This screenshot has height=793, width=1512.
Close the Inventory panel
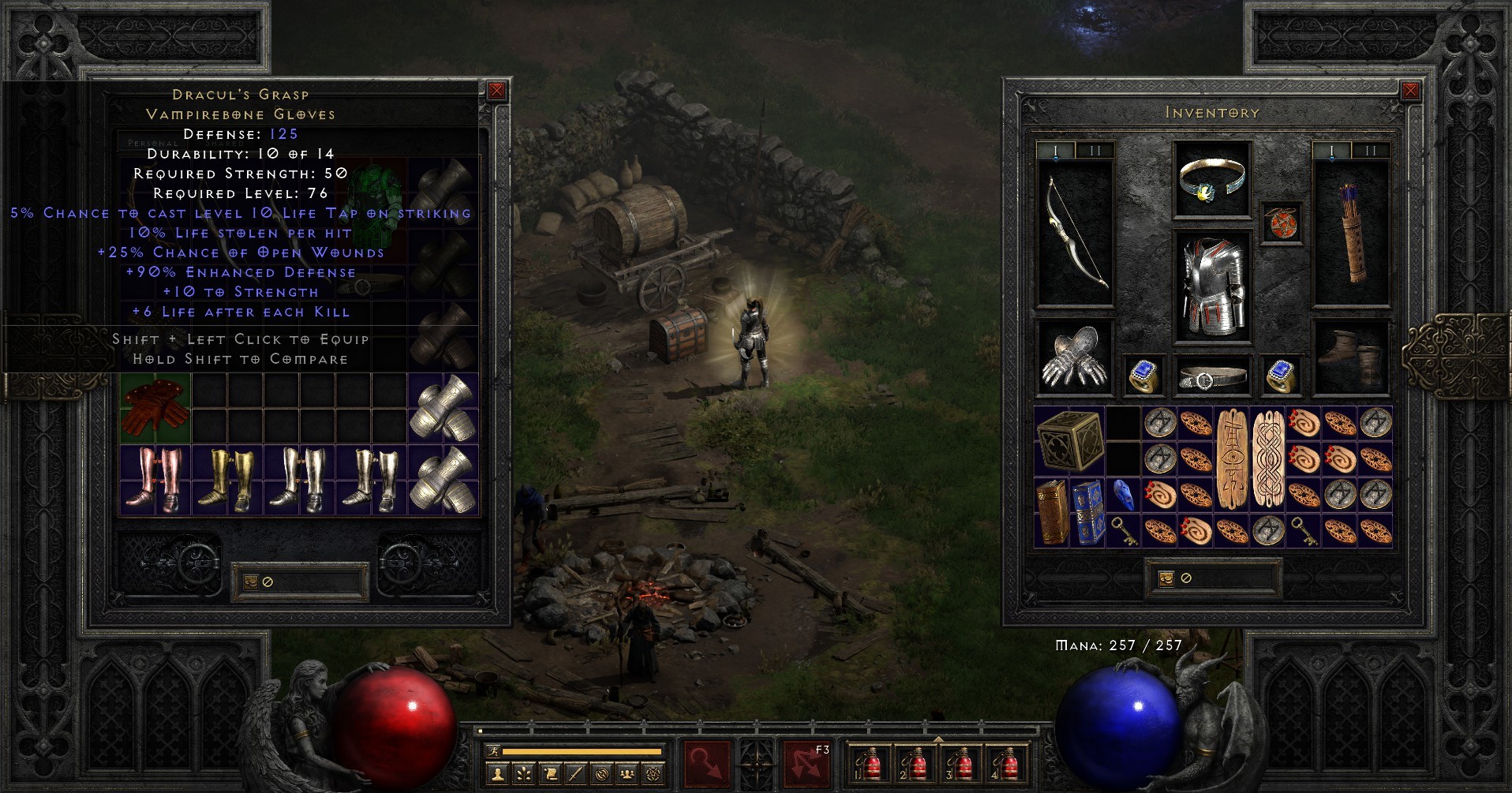pyautogui.click(x=1410, y=91)
